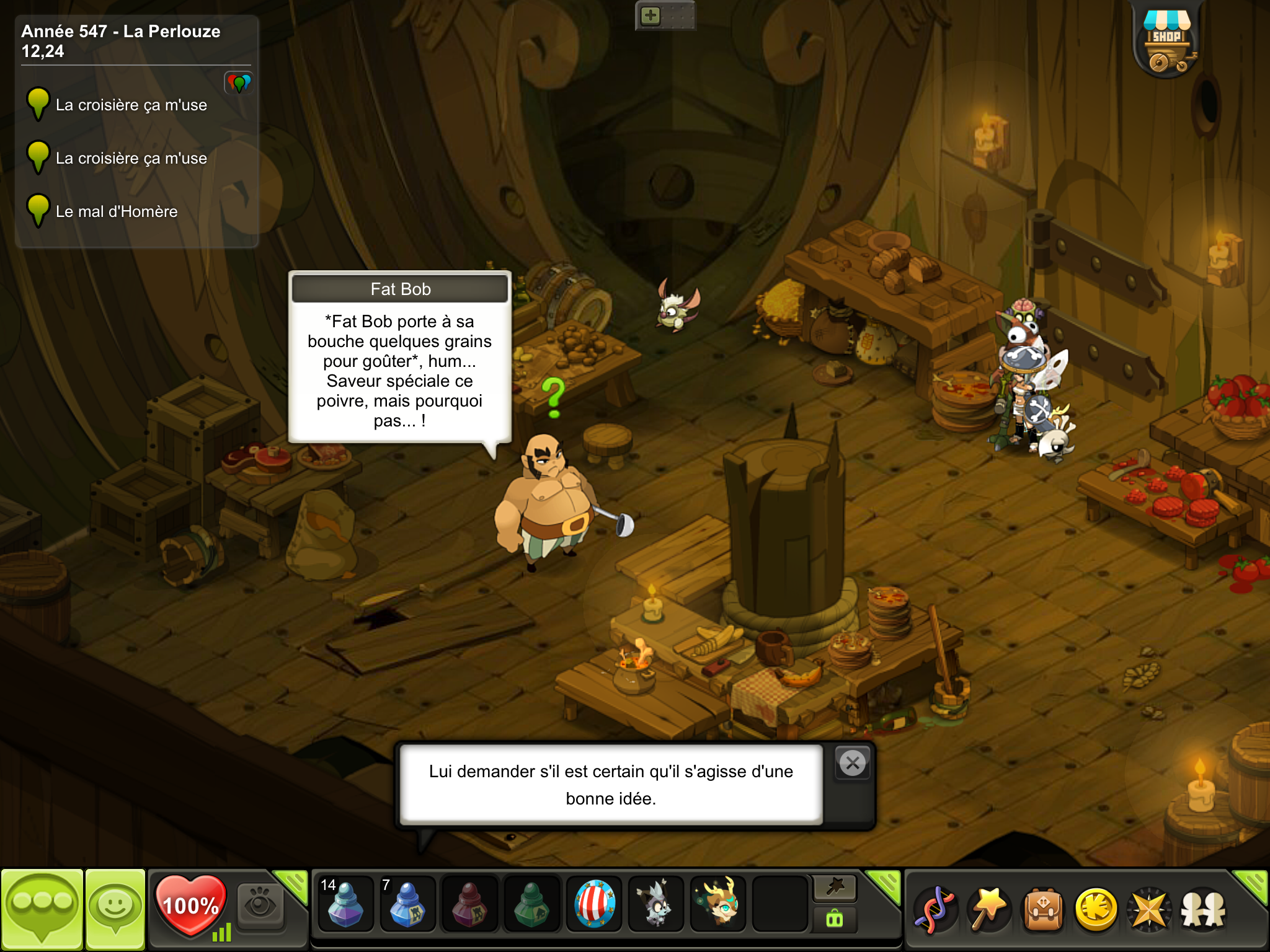Image resolution: width=1270 pixels, height=952 pixels.
Task: Open the character DNA helix menu
Action: [x=935, y=909]
